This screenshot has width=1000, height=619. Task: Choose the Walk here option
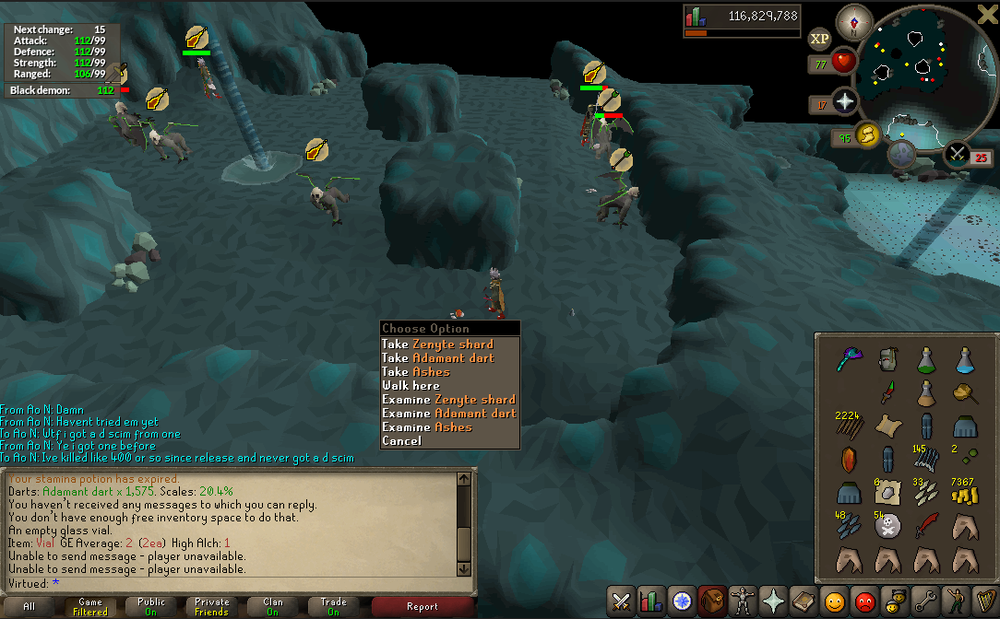(411, 386)
